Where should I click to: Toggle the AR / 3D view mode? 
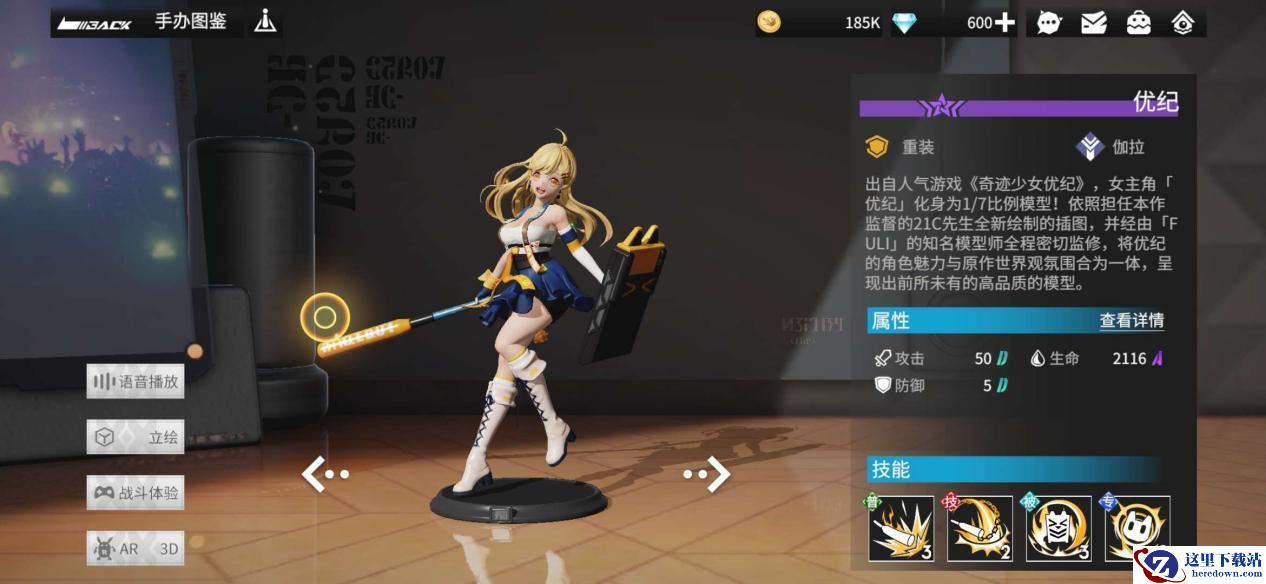136,548
